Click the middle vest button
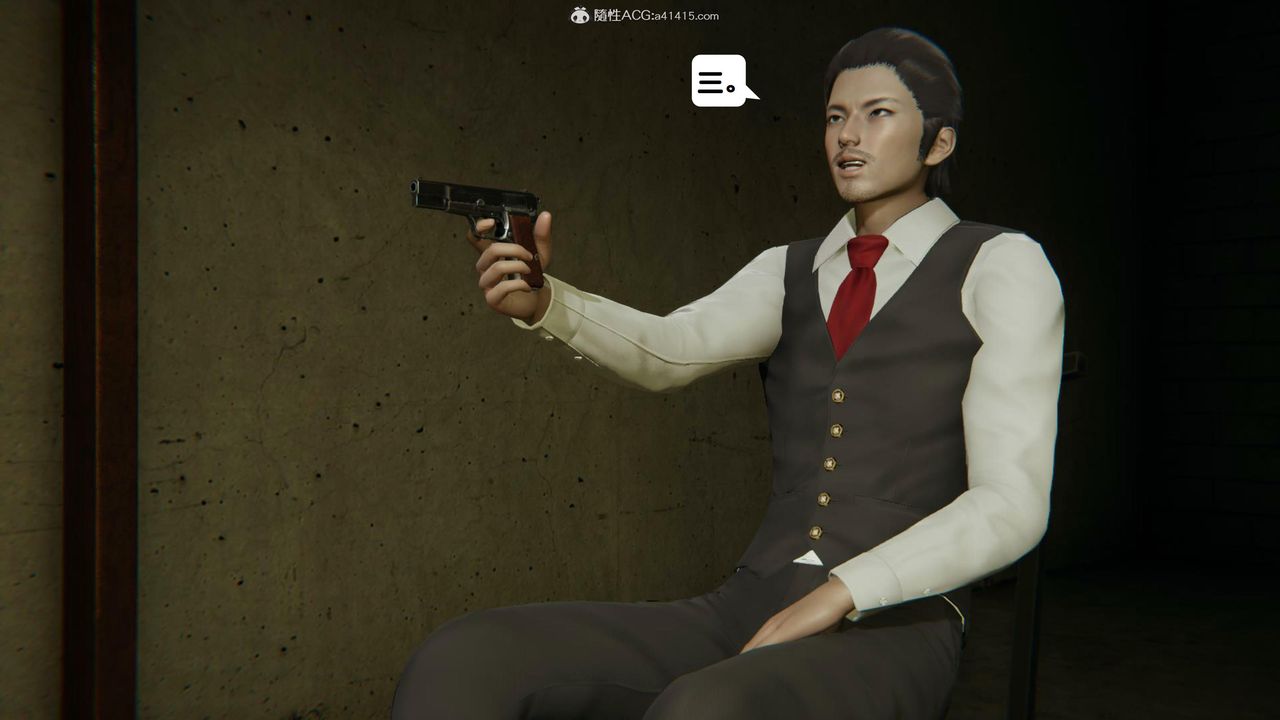The image size is (1280, 720). [x=830, y=464]
